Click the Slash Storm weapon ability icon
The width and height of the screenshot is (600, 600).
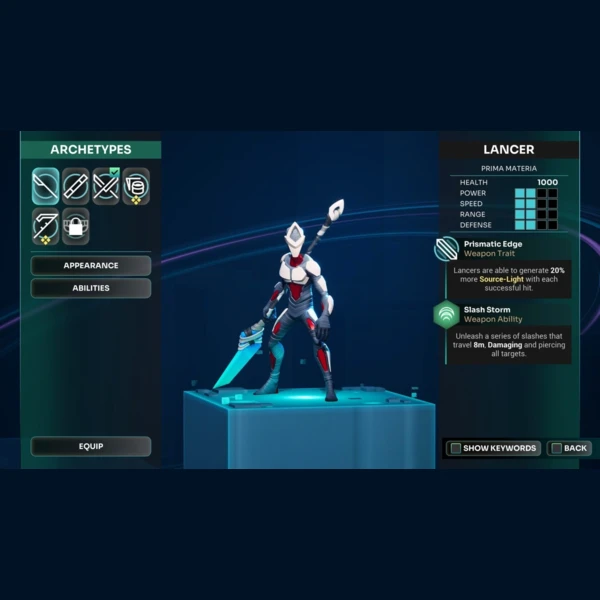click(x=447, y=314)
